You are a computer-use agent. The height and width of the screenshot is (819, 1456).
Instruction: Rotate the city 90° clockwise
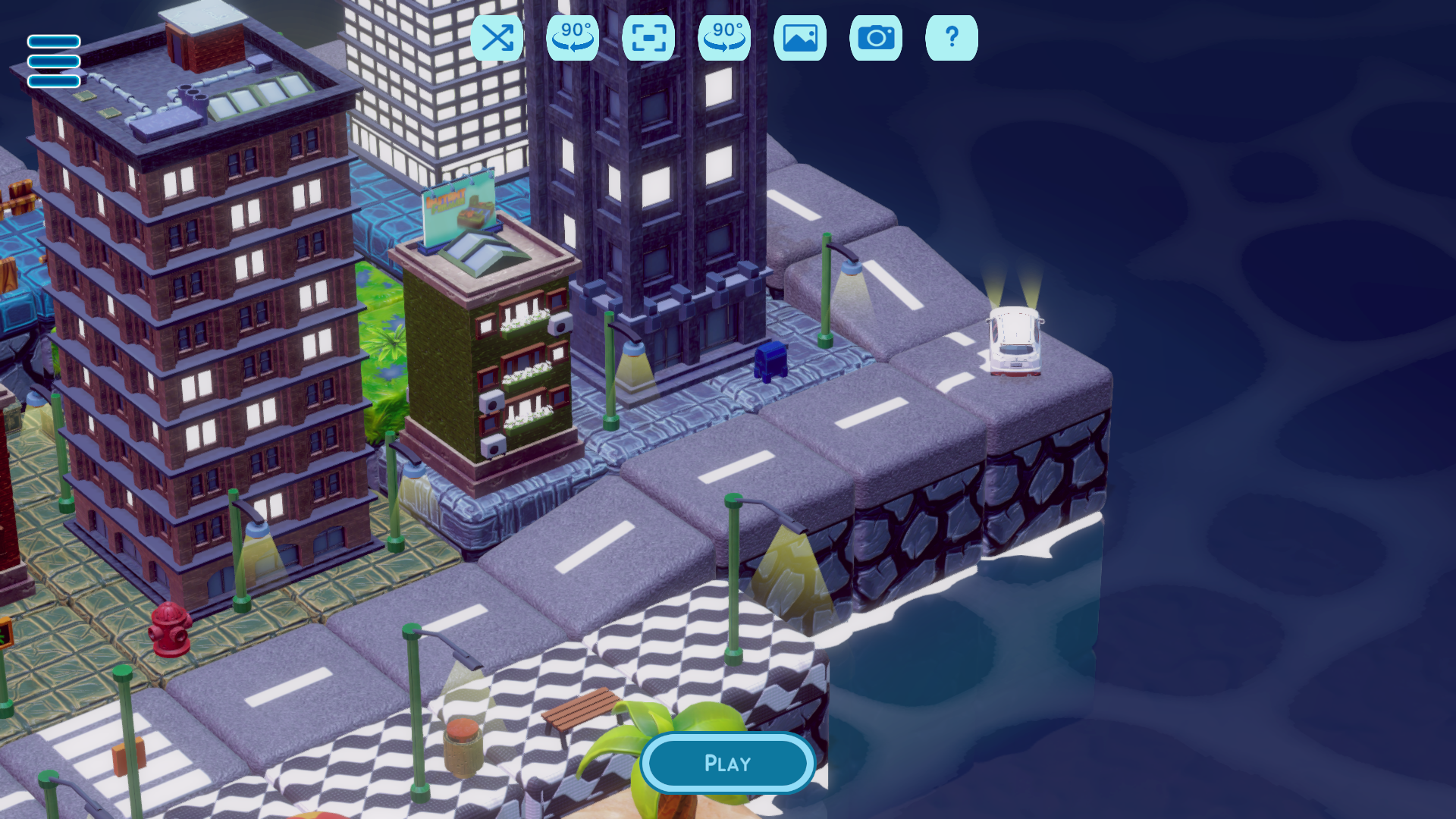(724, 37)
